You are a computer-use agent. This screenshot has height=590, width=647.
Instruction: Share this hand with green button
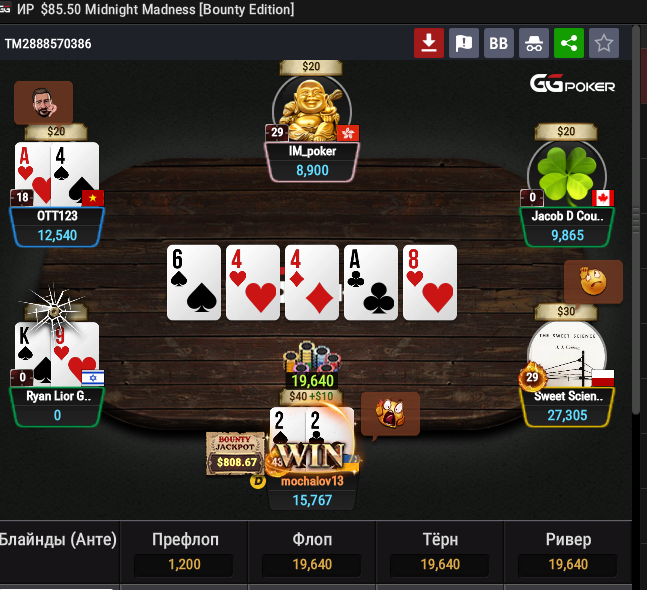coord(569,43)
